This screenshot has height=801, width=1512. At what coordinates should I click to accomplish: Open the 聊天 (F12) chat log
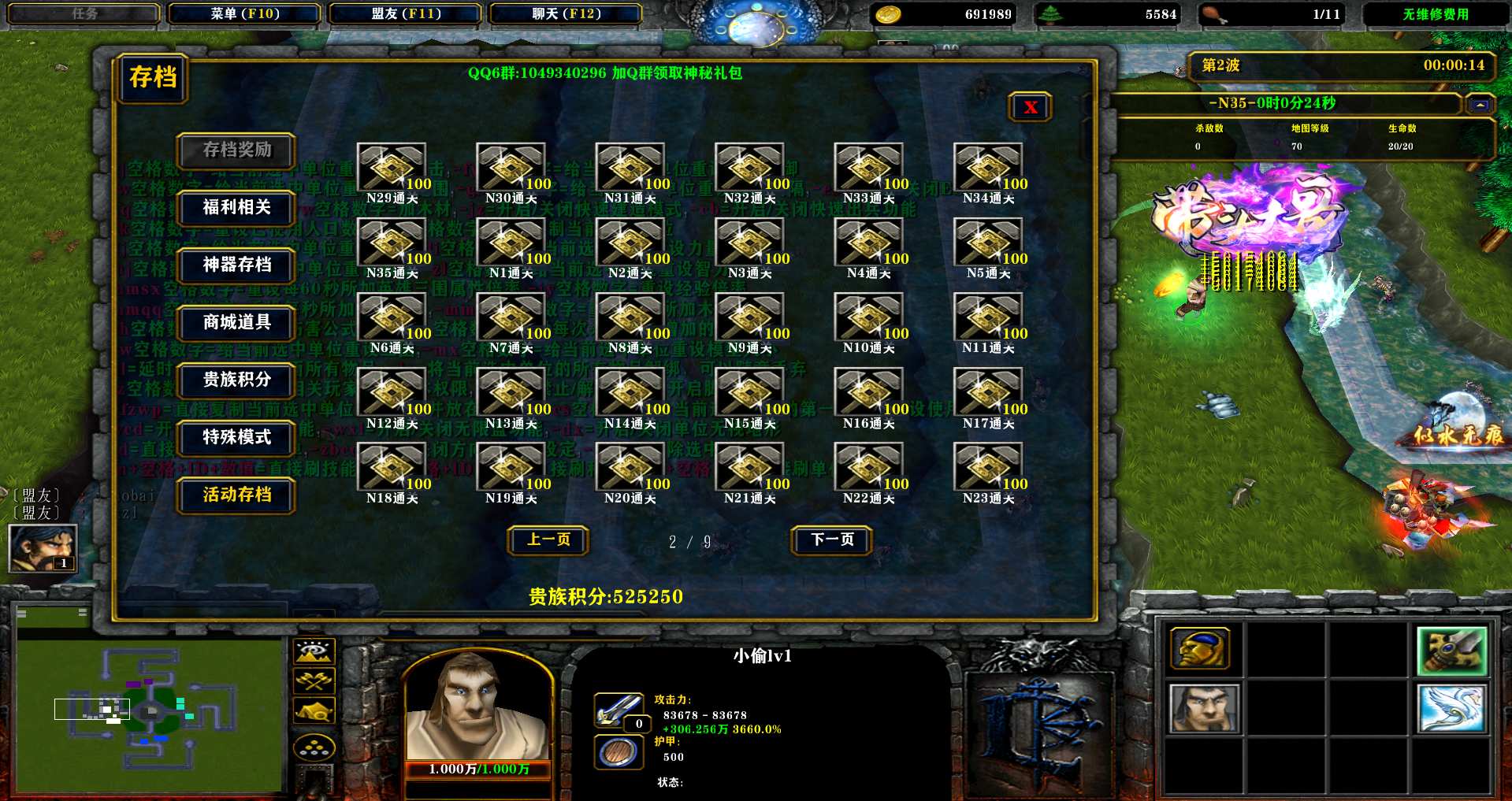pos(566,13)
